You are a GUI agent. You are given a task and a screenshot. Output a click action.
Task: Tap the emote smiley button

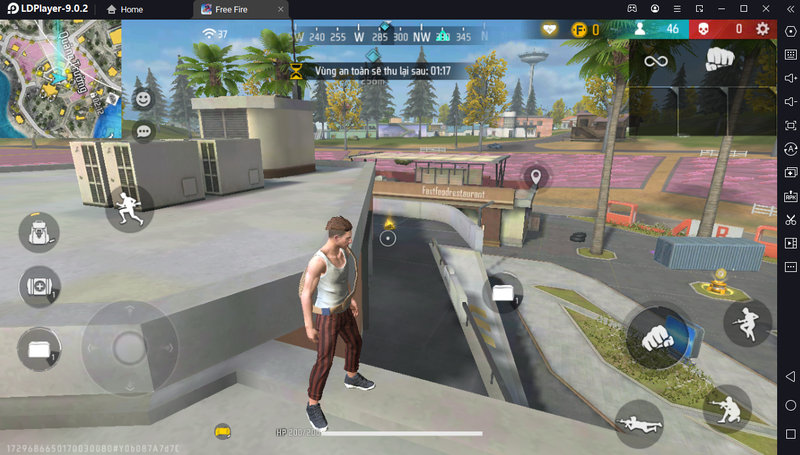coord(144,99)
